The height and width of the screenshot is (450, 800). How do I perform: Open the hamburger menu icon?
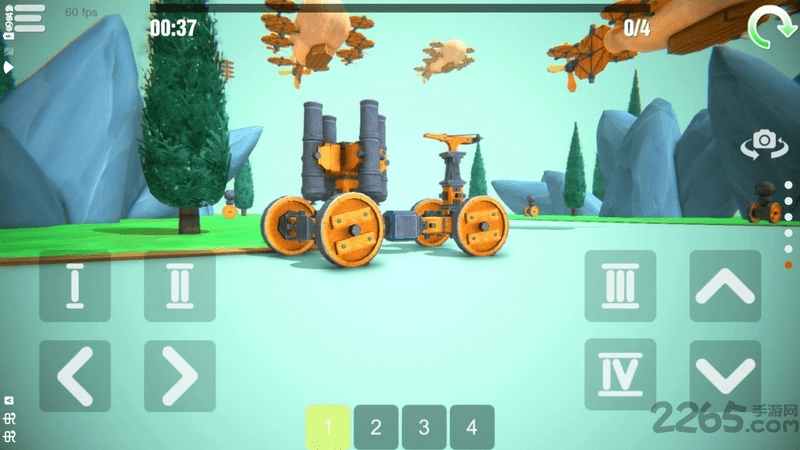click(x=30, y=17)
